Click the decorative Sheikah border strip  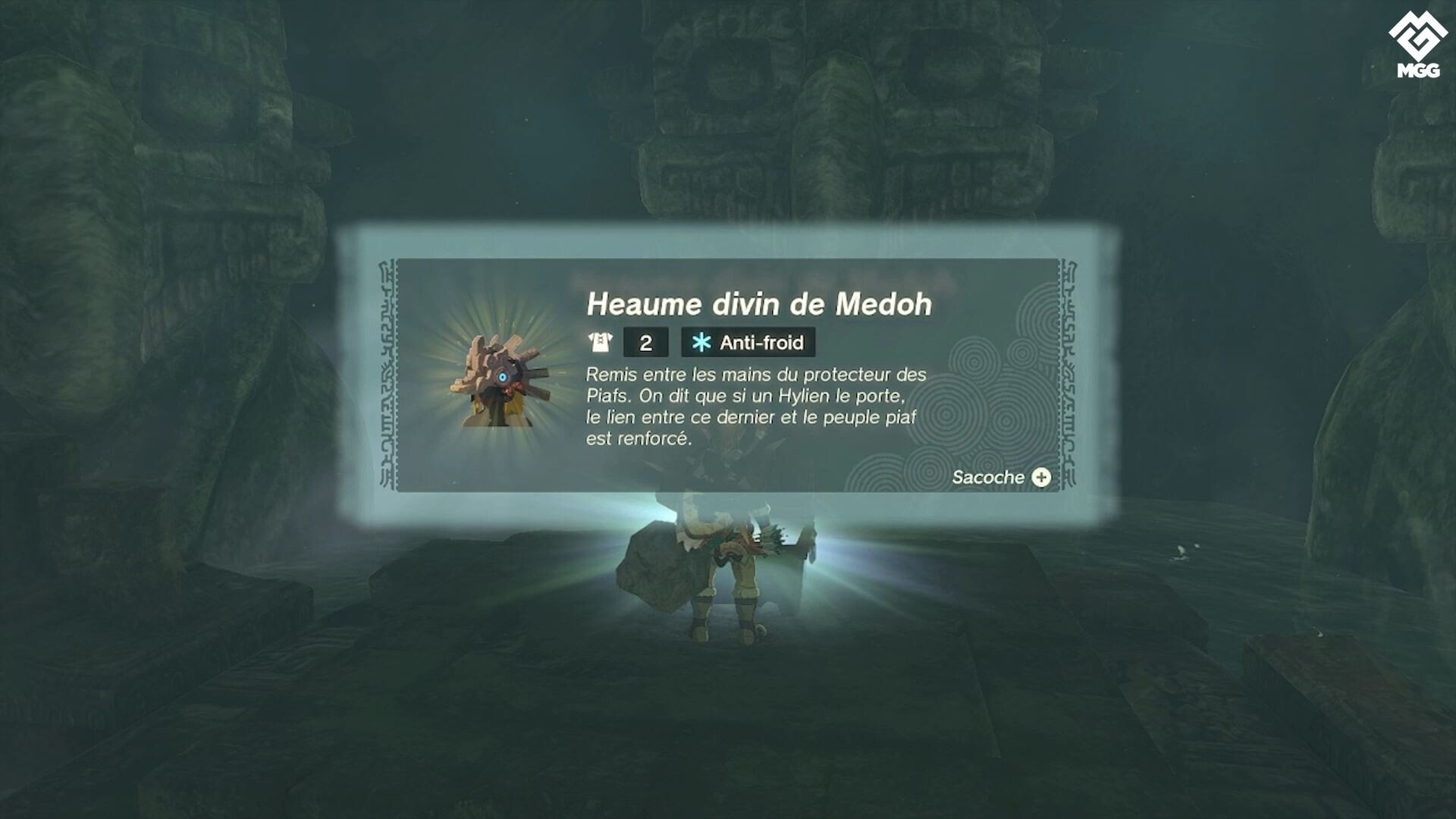[x=387, y=372]
